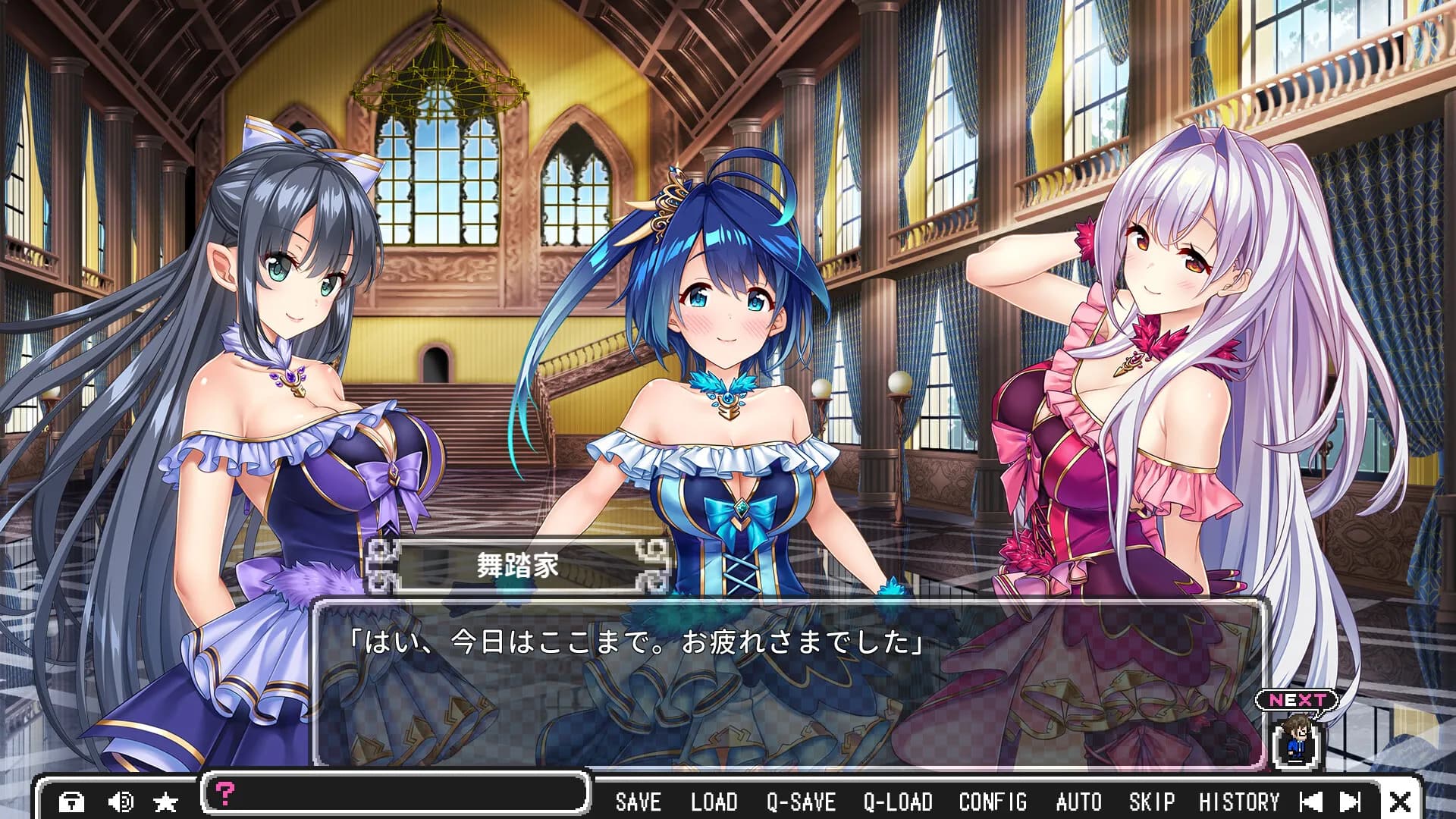This screenshot has height=819, width=1456.
Task: Activate SKIP mode
Action: click(x=1151, y=802)
